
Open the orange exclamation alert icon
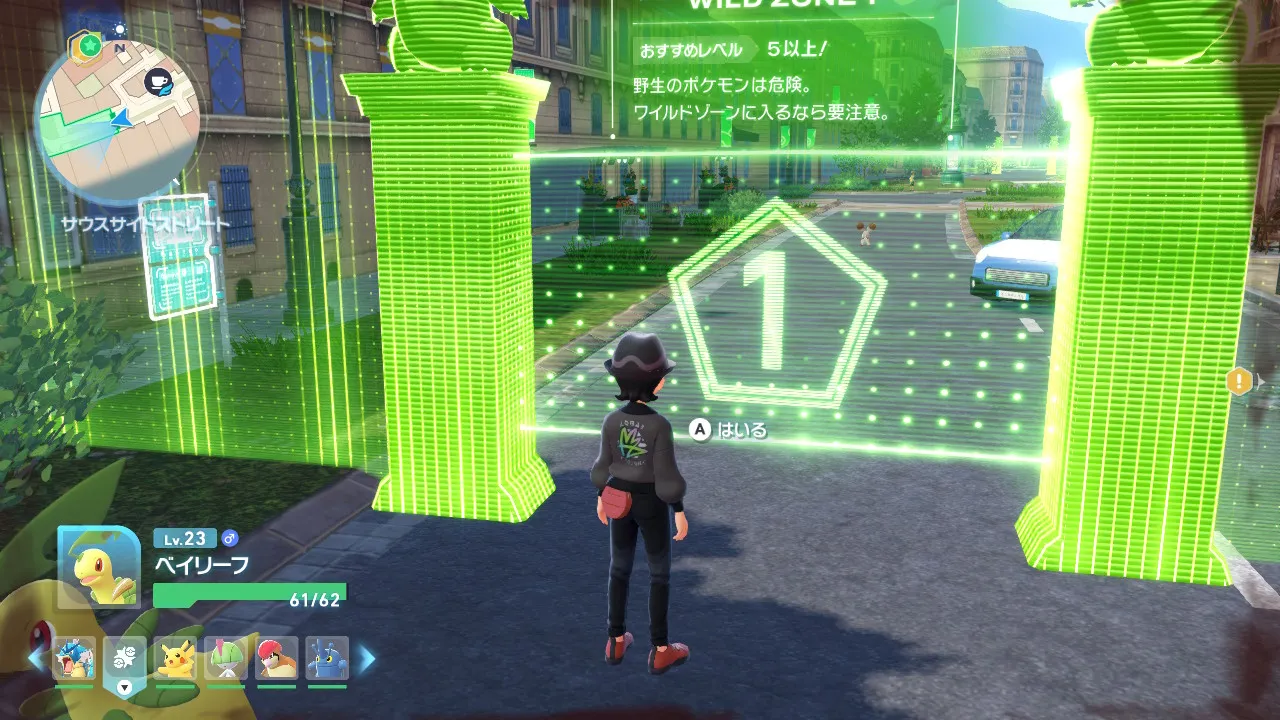(1240, 381)
